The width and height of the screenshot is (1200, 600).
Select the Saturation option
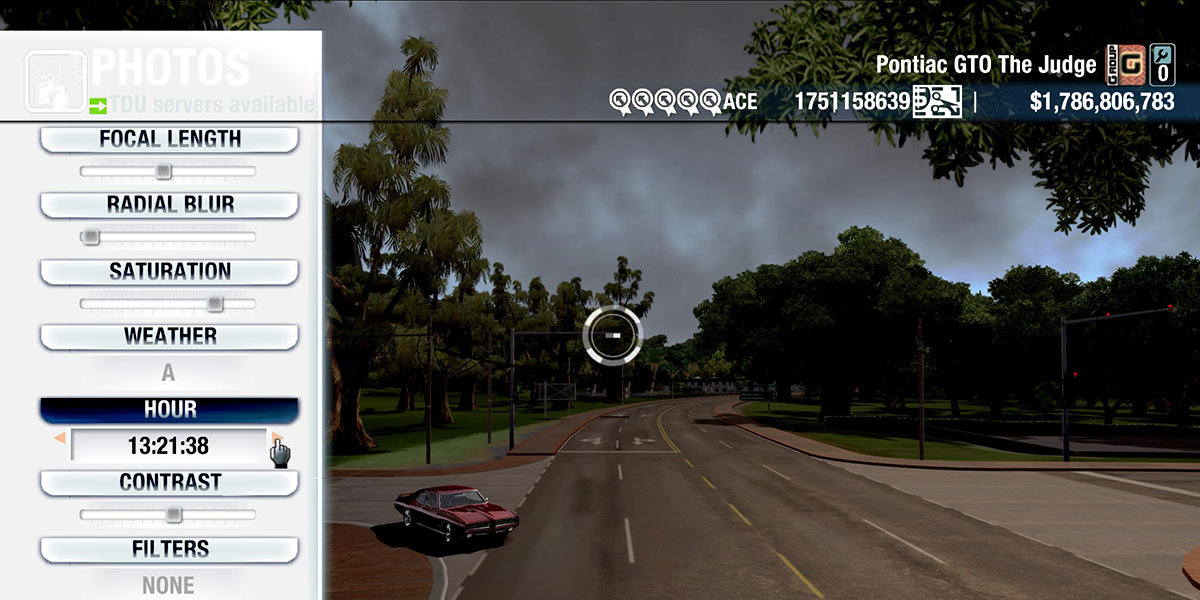tap(169, 272)
